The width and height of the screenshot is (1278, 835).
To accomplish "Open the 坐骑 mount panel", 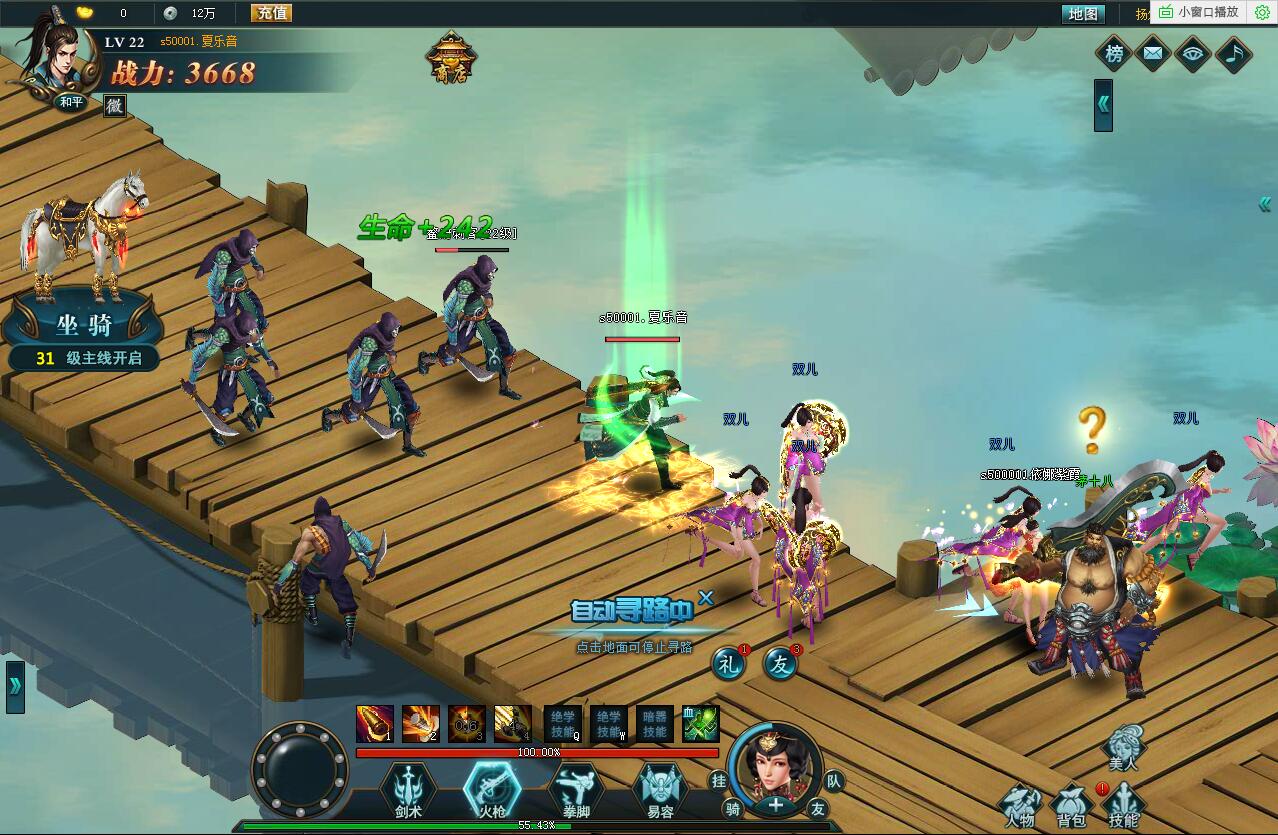I will [x=84, y=325].
